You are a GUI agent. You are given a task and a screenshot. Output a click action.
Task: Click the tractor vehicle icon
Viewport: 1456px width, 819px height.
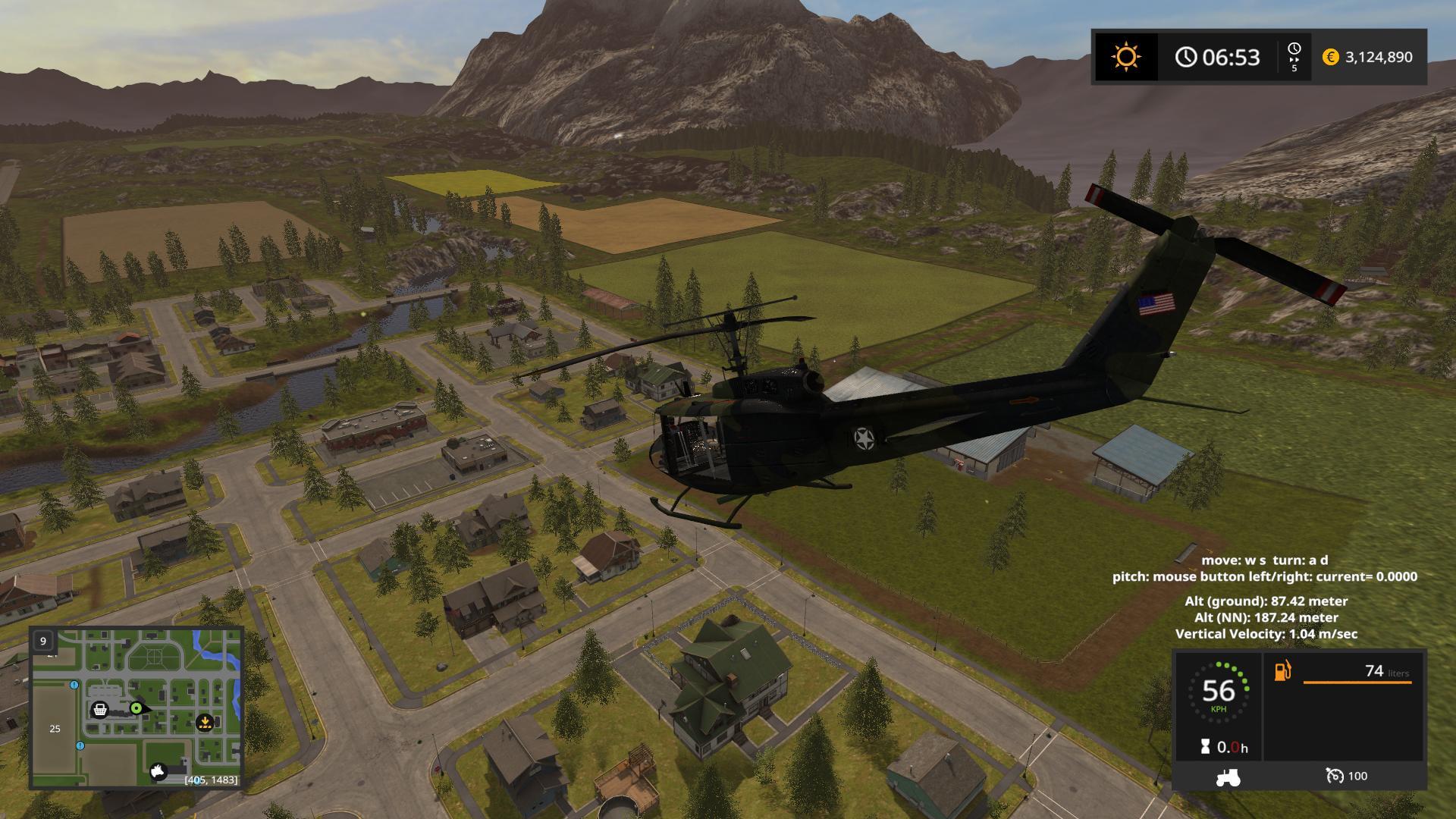[1228, 777]
